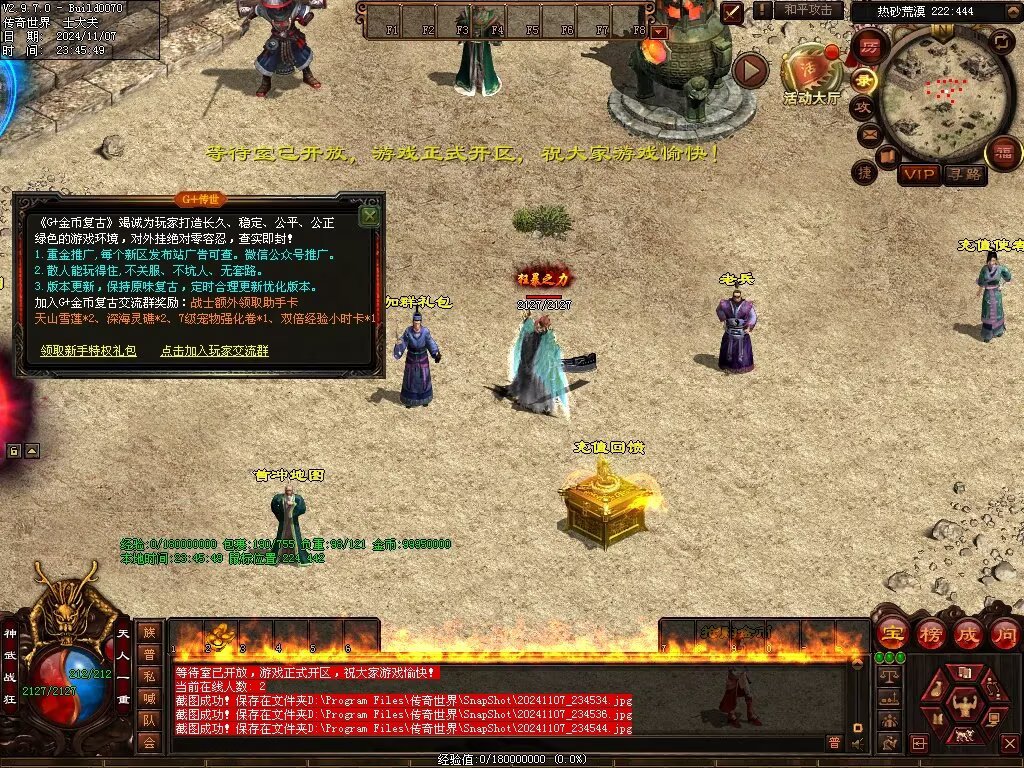
Task: Open the 宝 treasure shop button
Action: tap(891, 633)
